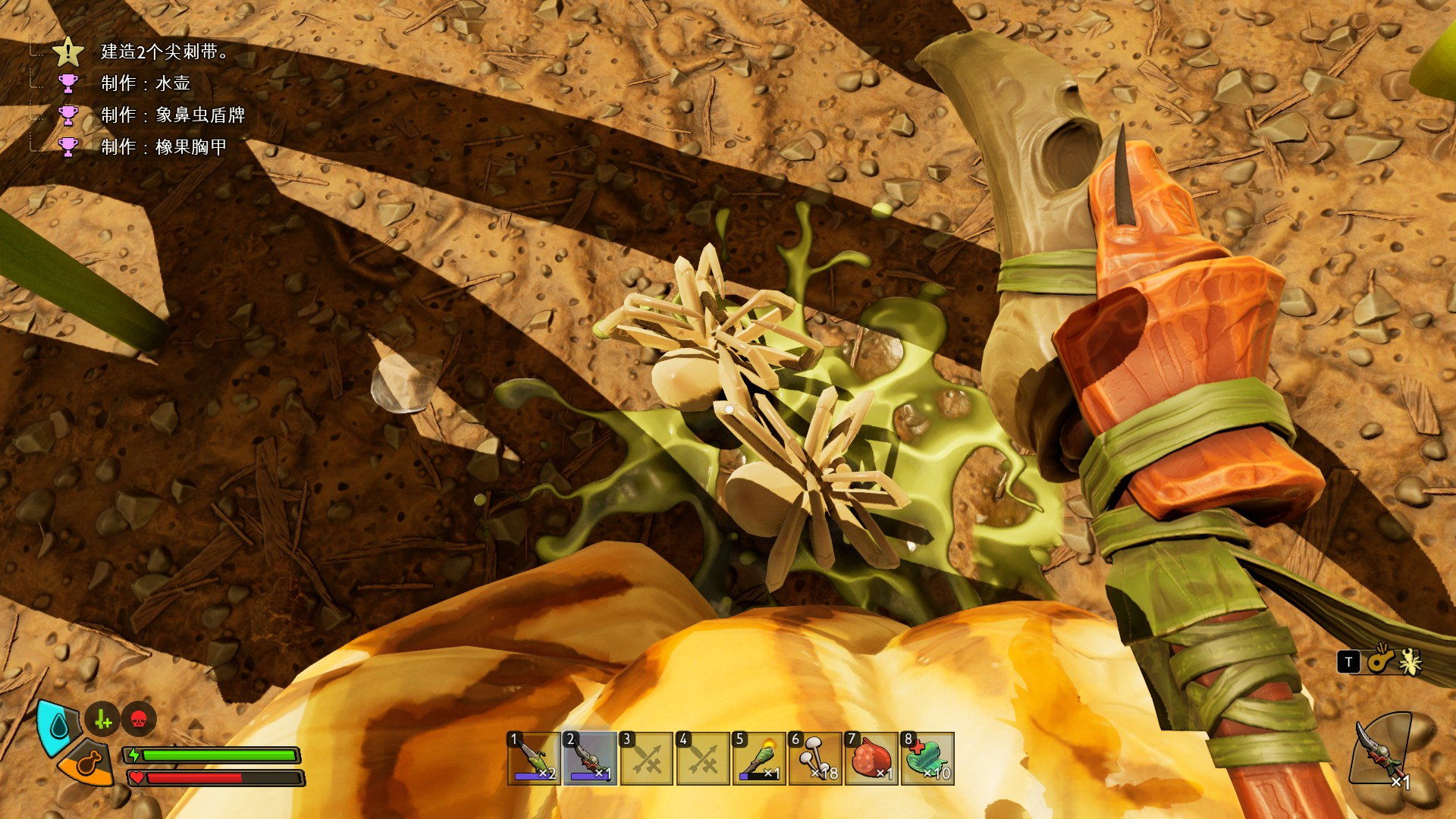Viewport: 1456px width, 819px height.
Task: Select the dagger in hotbar slot 2
Action: click(590, 758)
